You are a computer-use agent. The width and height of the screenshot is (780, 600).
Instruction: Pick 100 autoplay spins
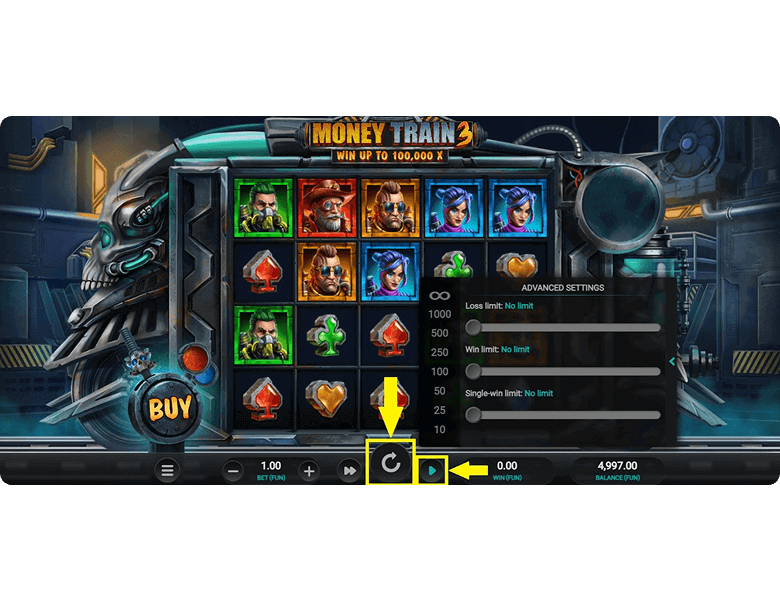(439, 371)
